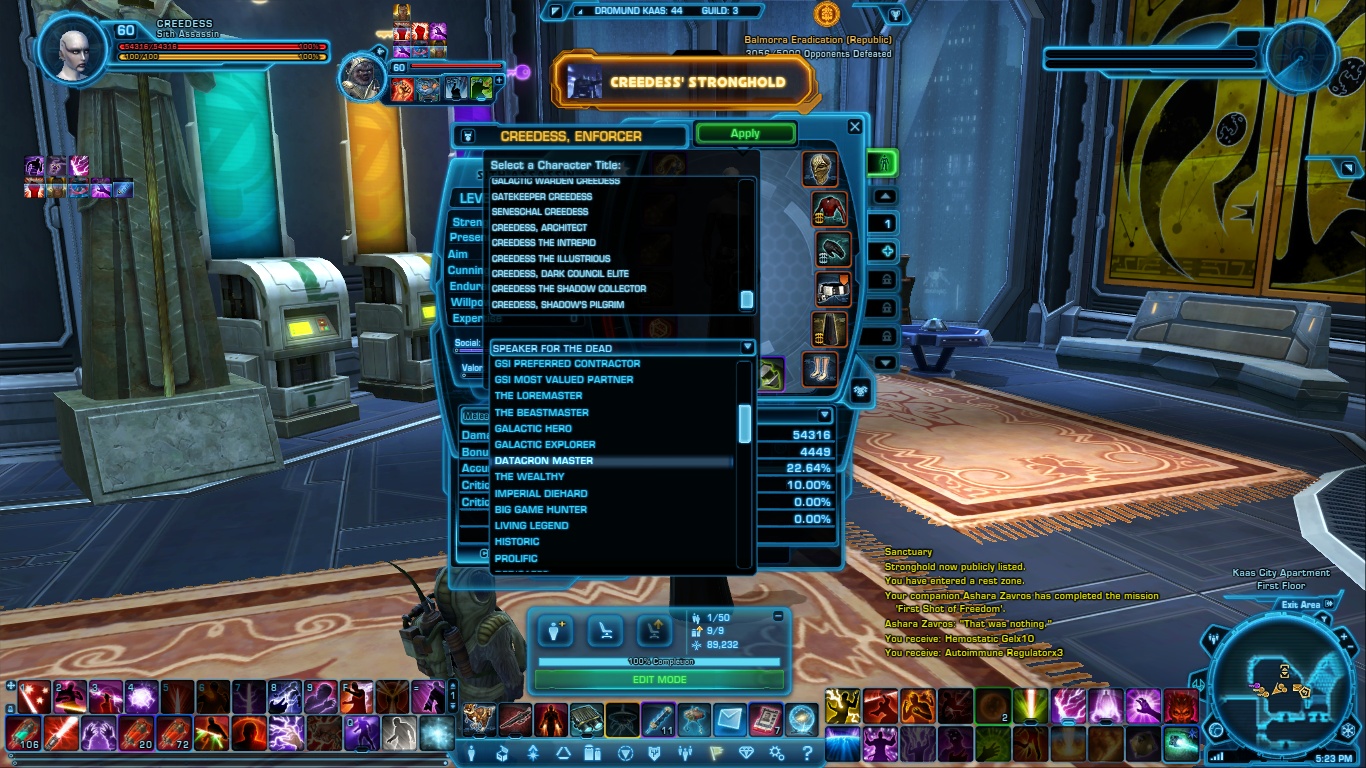Screen dimensions: 1366x768
Task: Click the invite player icon in stronghold panel
Action: click(x=554, y=630)
